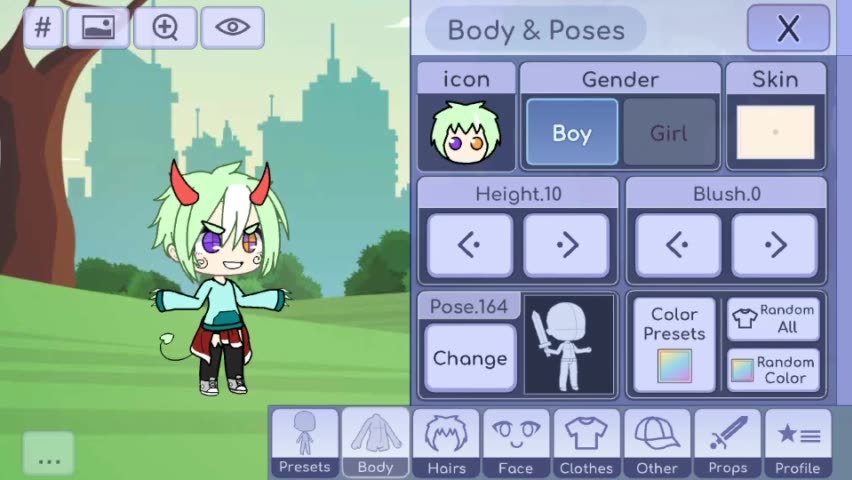This screenshot has width=852, height=480.
Task: Activate the Random All button
Action: click(x=773, y=319)
